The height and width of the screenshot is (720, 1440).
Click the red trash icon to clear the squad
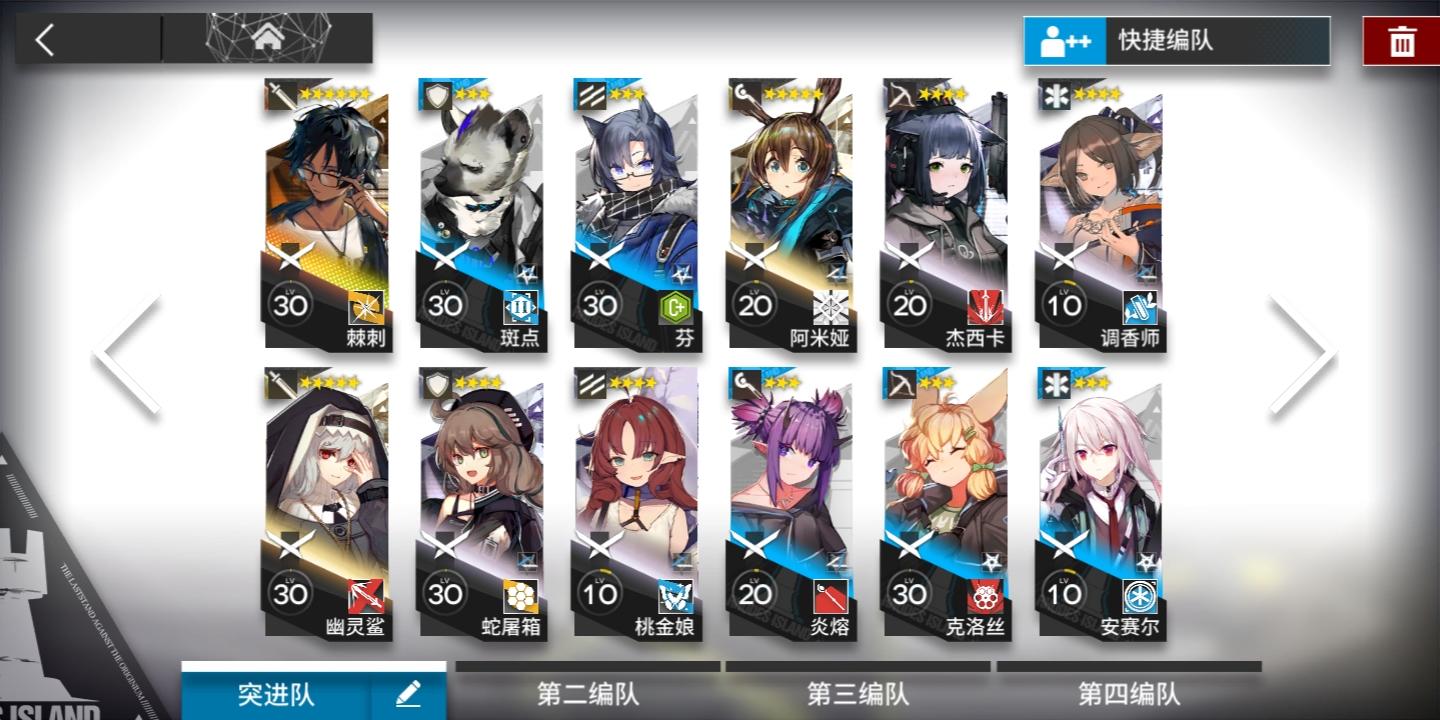[x=1400, y=41]
